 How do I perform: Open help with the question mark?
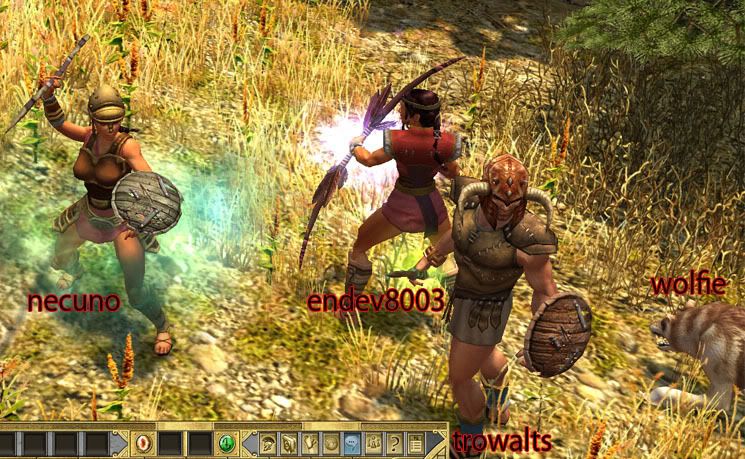(x=394, y=442)
